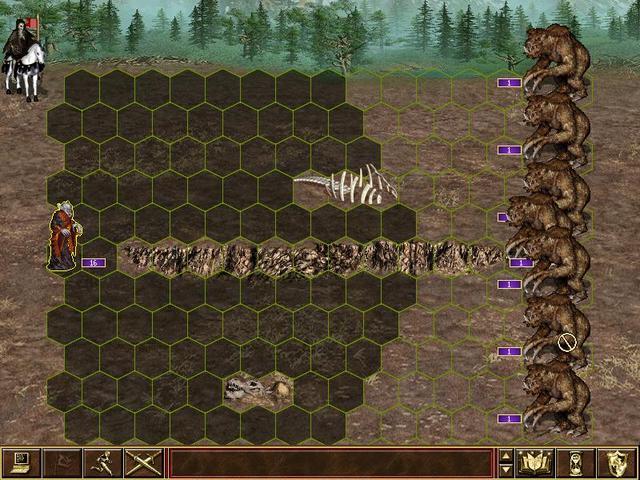Choose the hourglass wait button
This screenshot has width=640, height=480.
coord(575,462)
